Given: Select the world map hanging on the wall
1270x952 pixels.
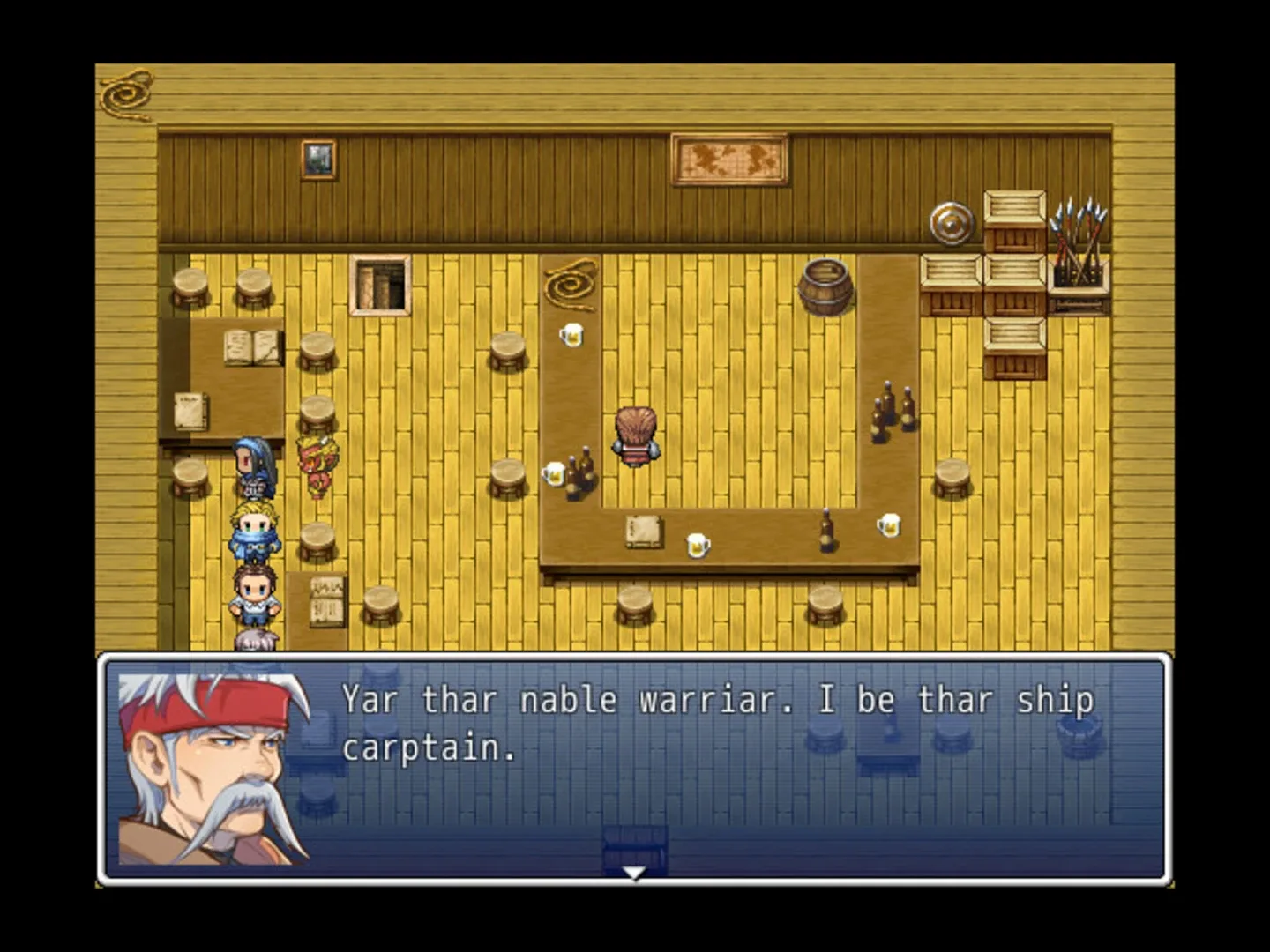Looking at the screenshot, I should [730, 161].
